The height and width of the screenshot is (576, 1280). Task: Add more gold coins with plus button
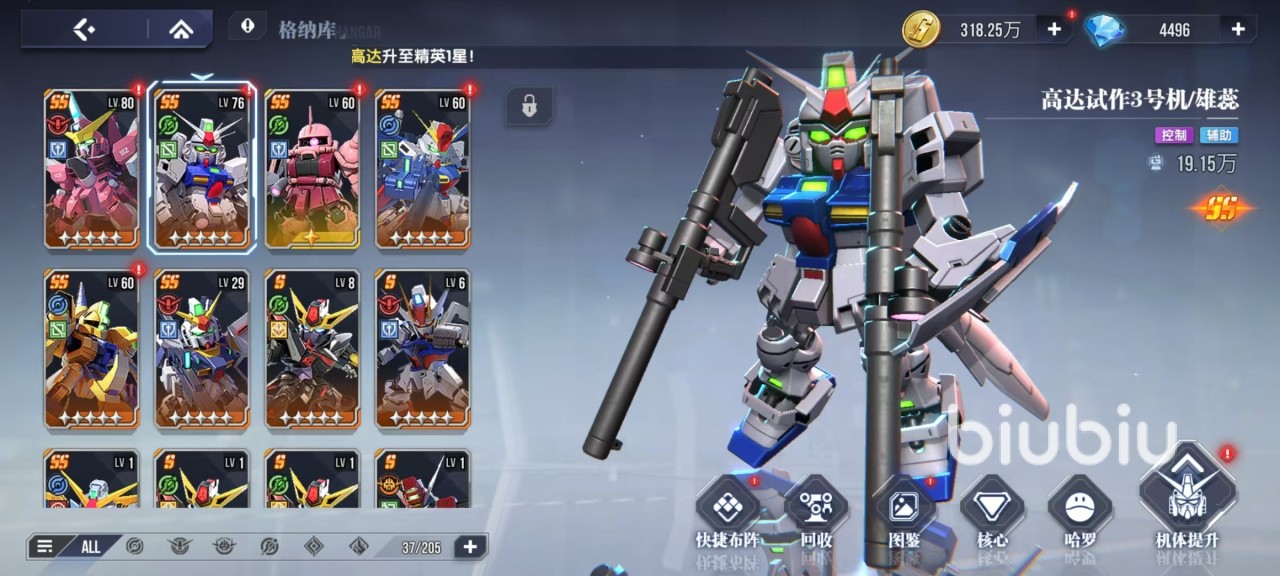coord(1054,29)
